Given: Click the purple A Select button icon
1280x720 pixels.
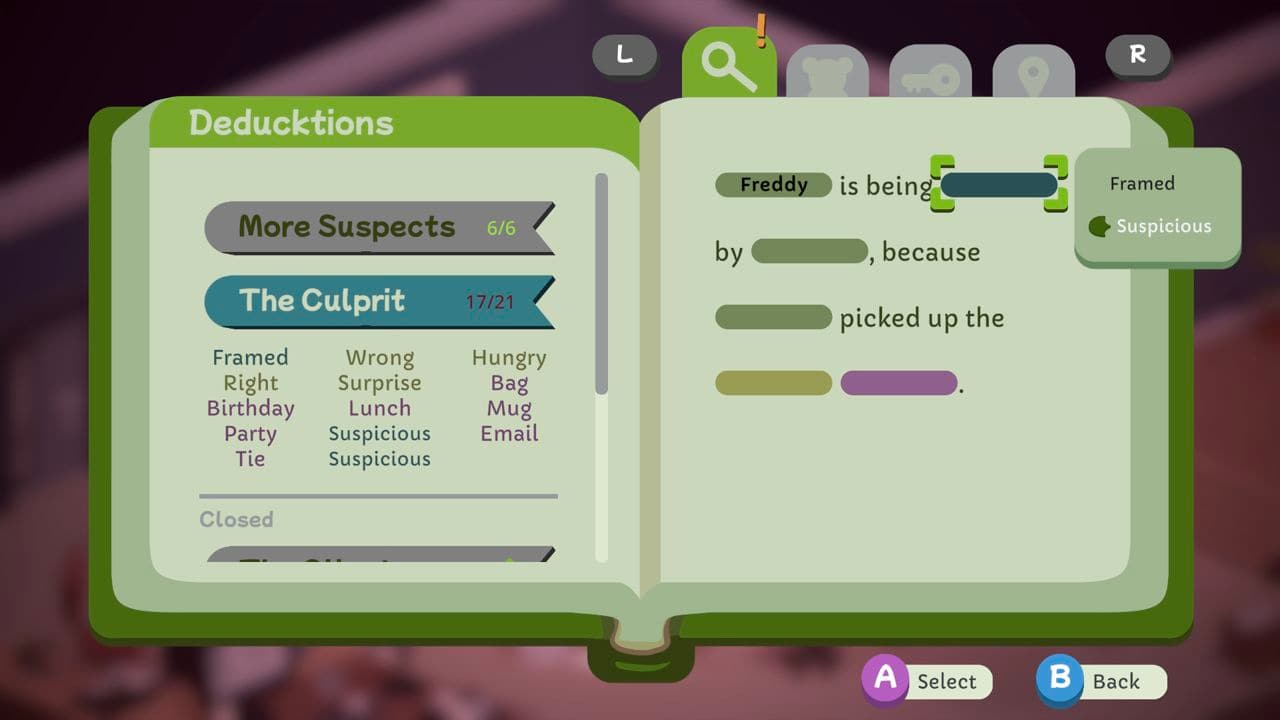Looking at the screenshot, I should 886,681.
